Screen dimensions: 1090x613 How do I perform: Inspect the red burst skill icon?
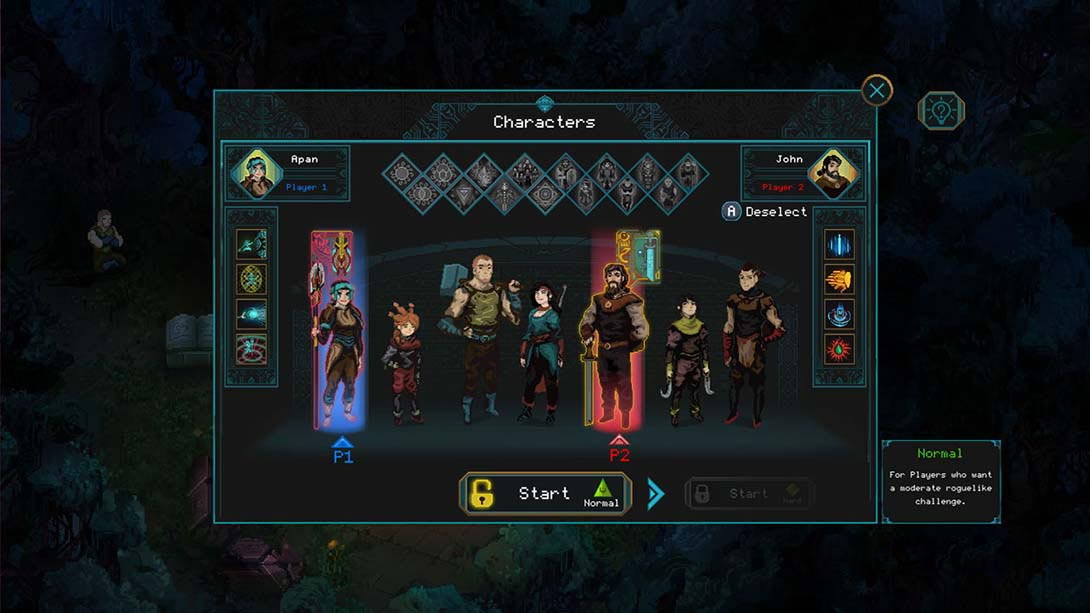pos(839,349)
